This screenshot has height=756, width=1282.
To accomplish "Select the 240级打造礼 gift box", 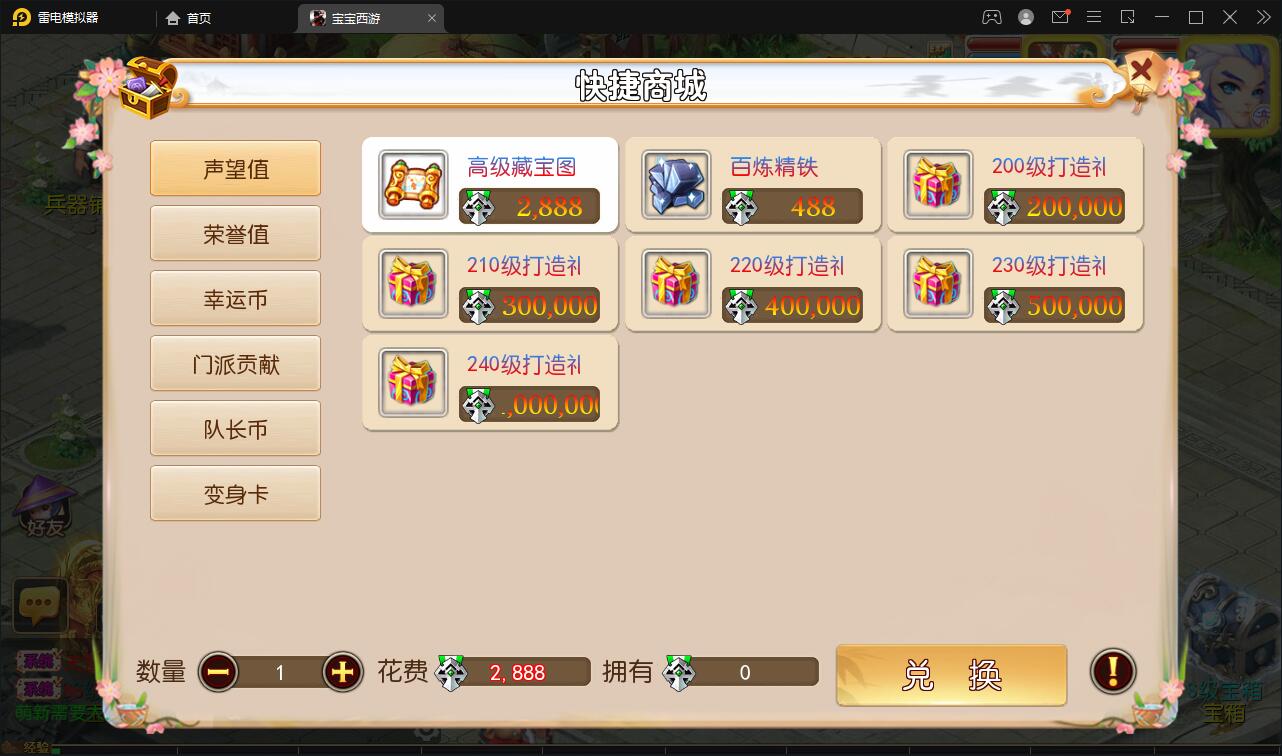I will [489, 383].
